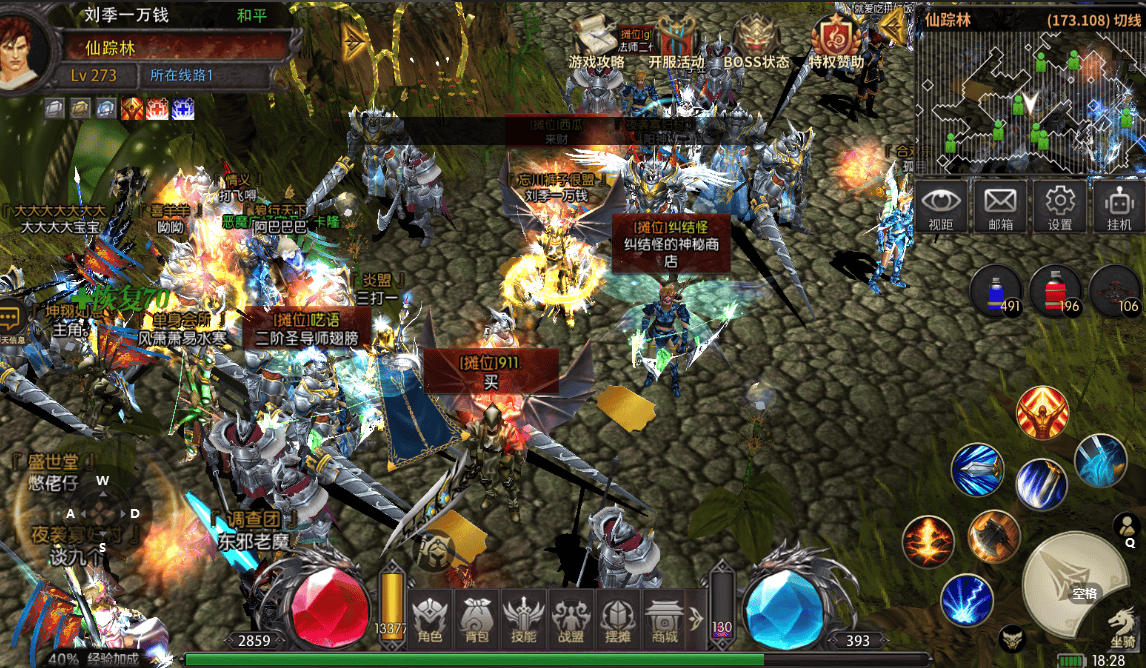1146x668 pixels.
Task: Activate the blue lightning burst skill
Action: [x=966, y=601]
